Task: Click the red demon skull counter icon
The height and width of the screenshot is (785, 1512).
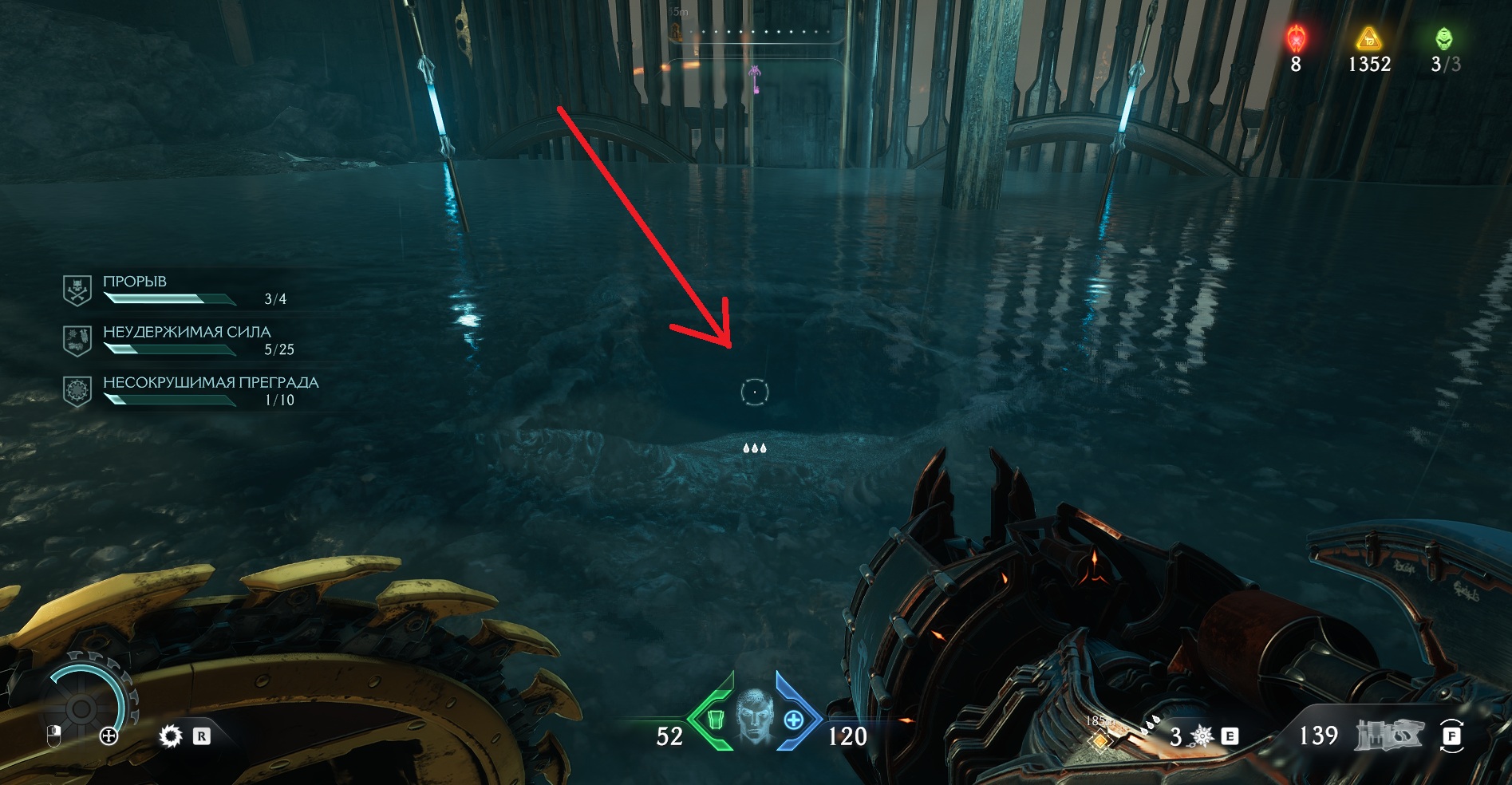Action: (1296, 37)
